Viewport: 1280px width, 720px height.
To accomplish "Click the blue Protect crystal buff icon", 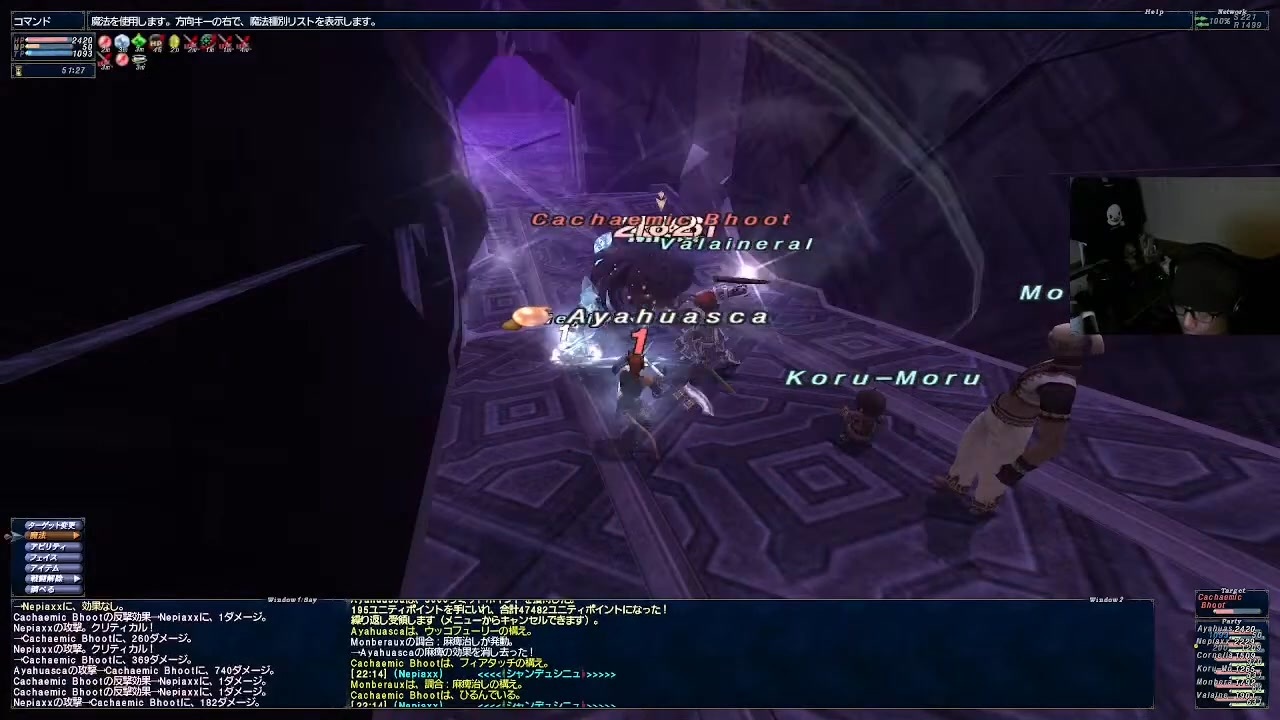I will tap(122, 42).
